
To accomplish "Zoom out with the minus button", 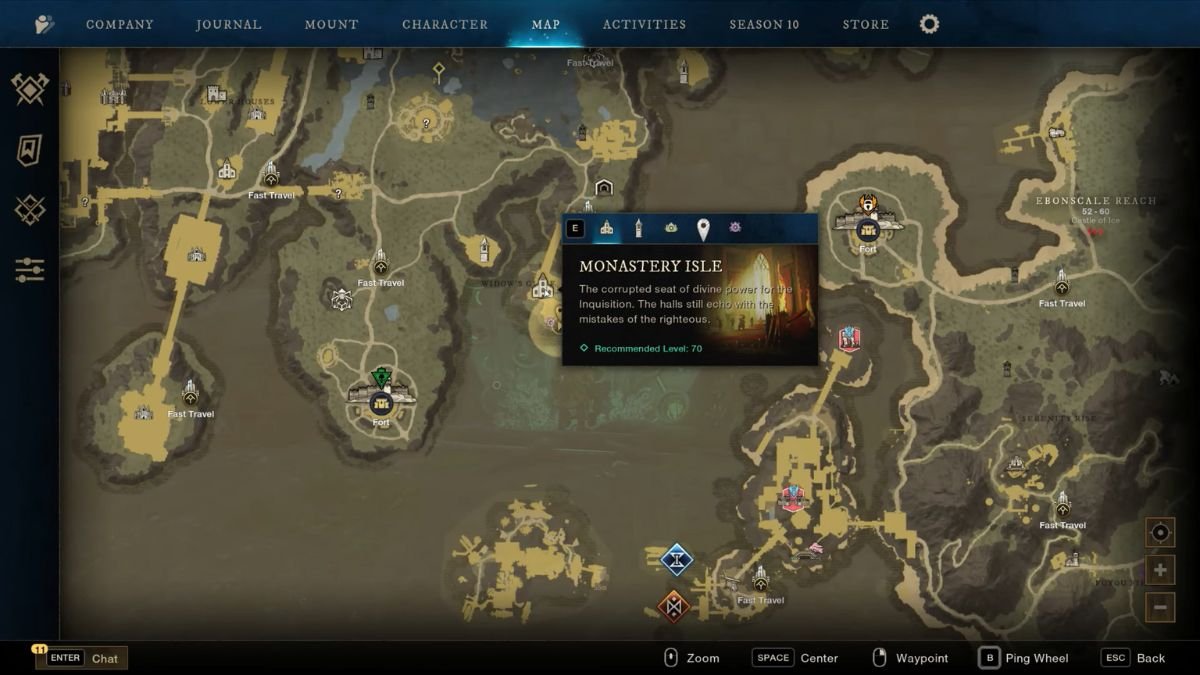I will click(1160, 606).
